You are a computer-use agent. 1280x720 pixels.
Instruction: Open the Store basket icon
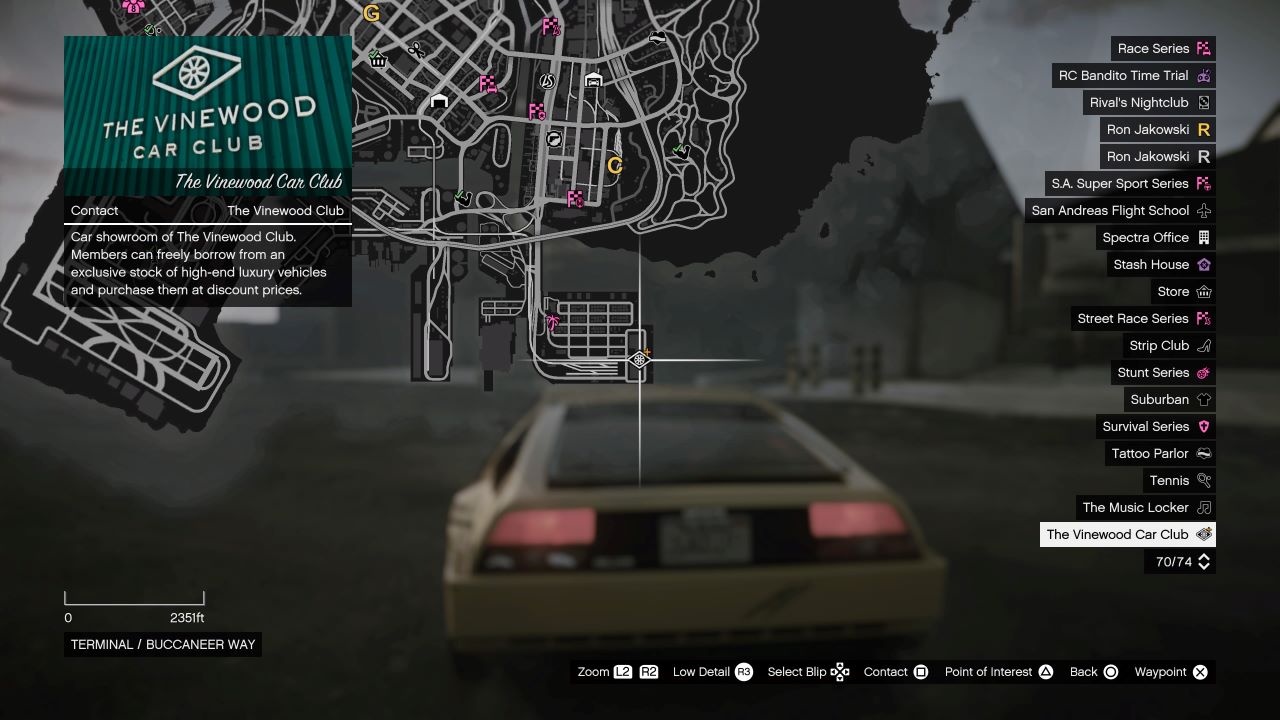(x=1203, y=291)
